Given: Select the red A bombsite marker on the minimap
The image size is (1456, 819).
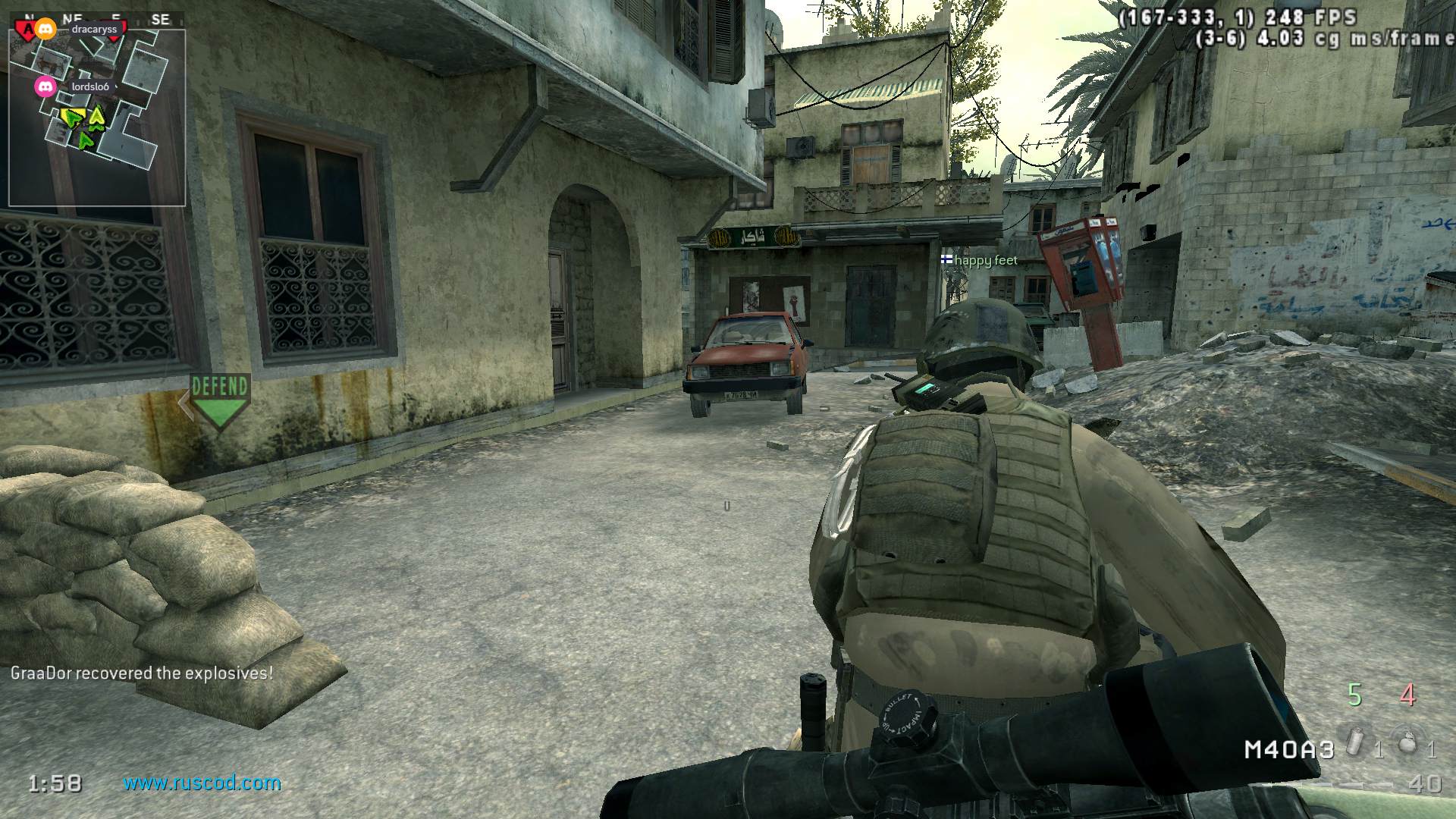Looking at the screenshot, I should tap(26, 29).
